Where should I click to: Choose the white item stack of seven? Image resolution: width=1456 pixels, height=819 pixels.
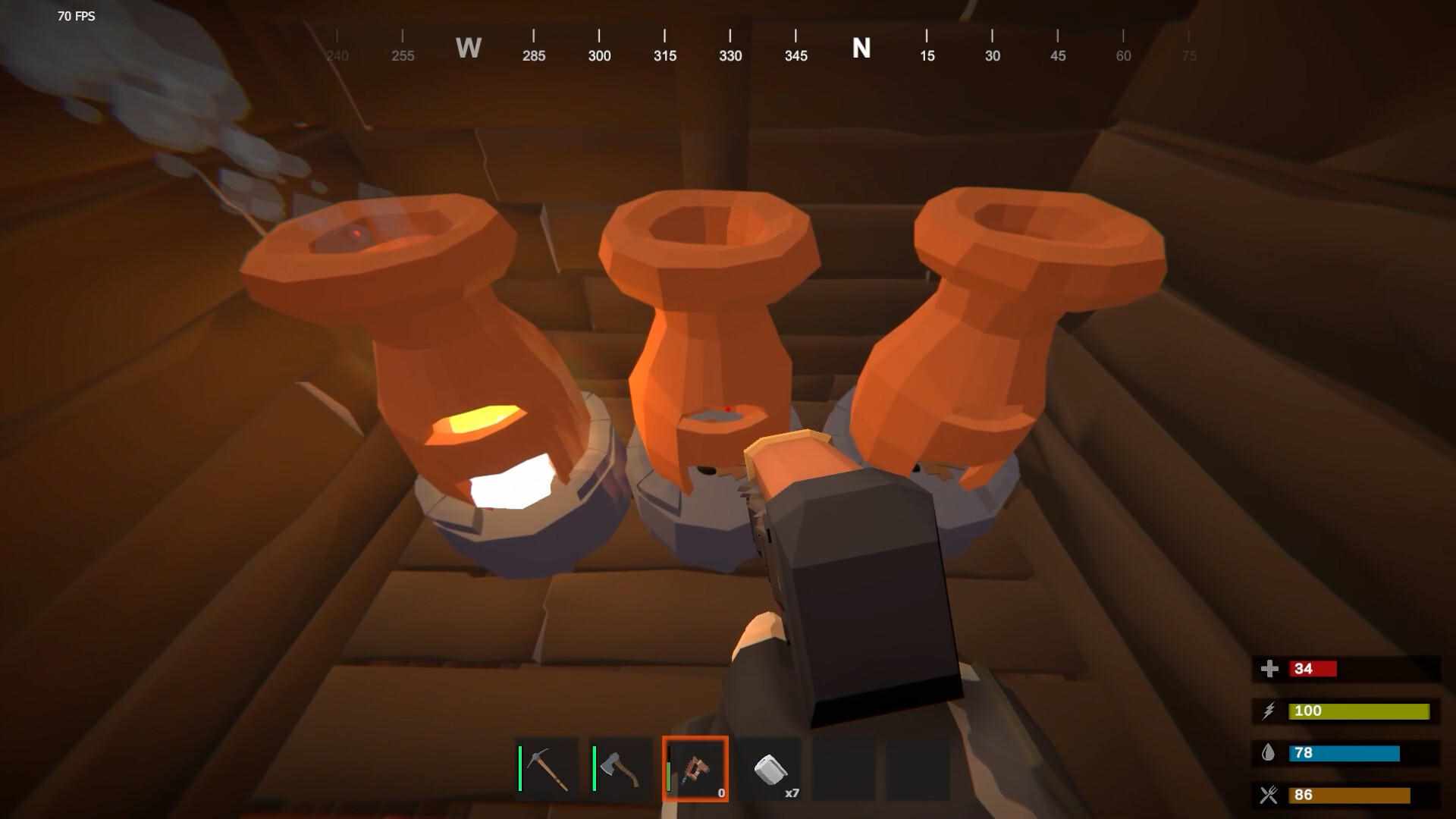(770, 769)
